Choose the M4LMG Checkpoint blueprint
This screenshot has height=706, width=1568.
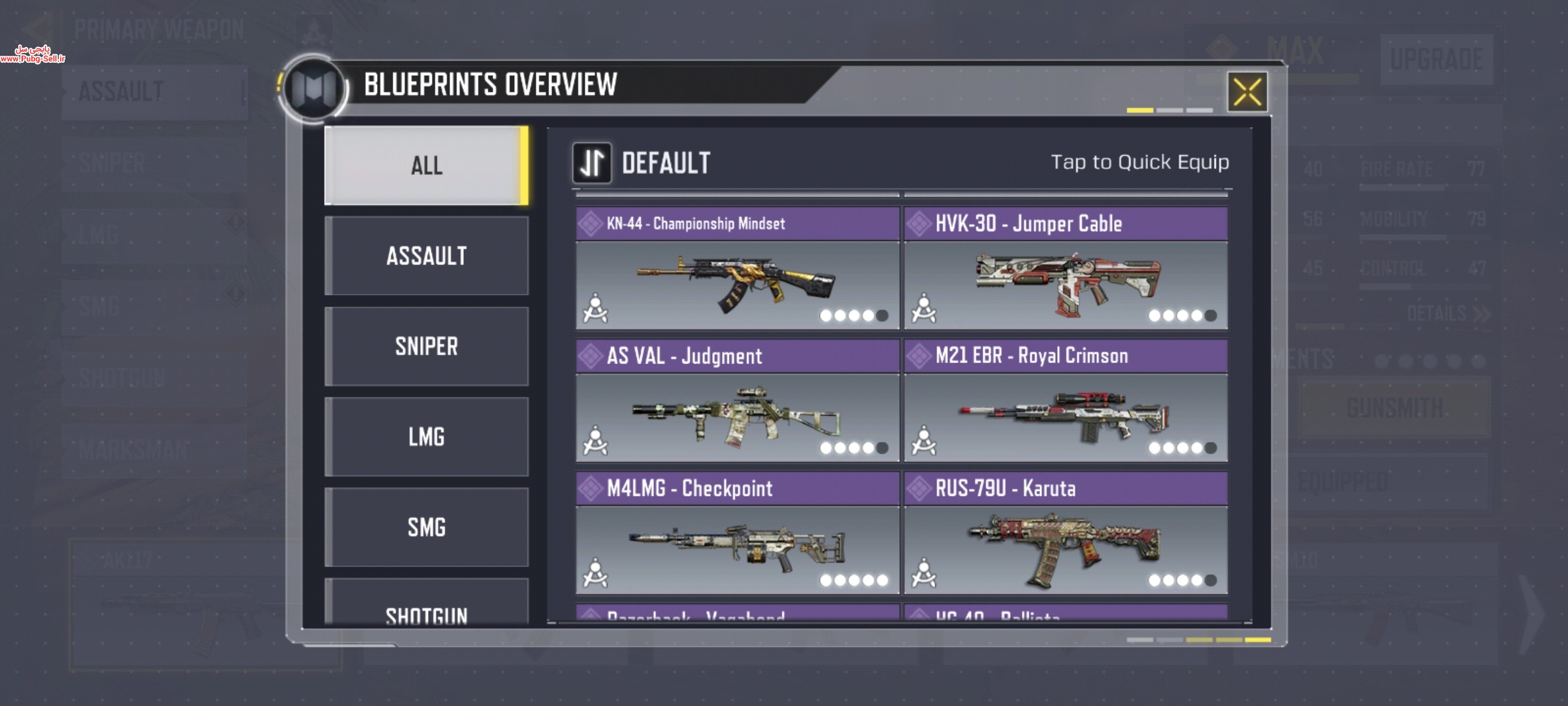click(737, 549)
